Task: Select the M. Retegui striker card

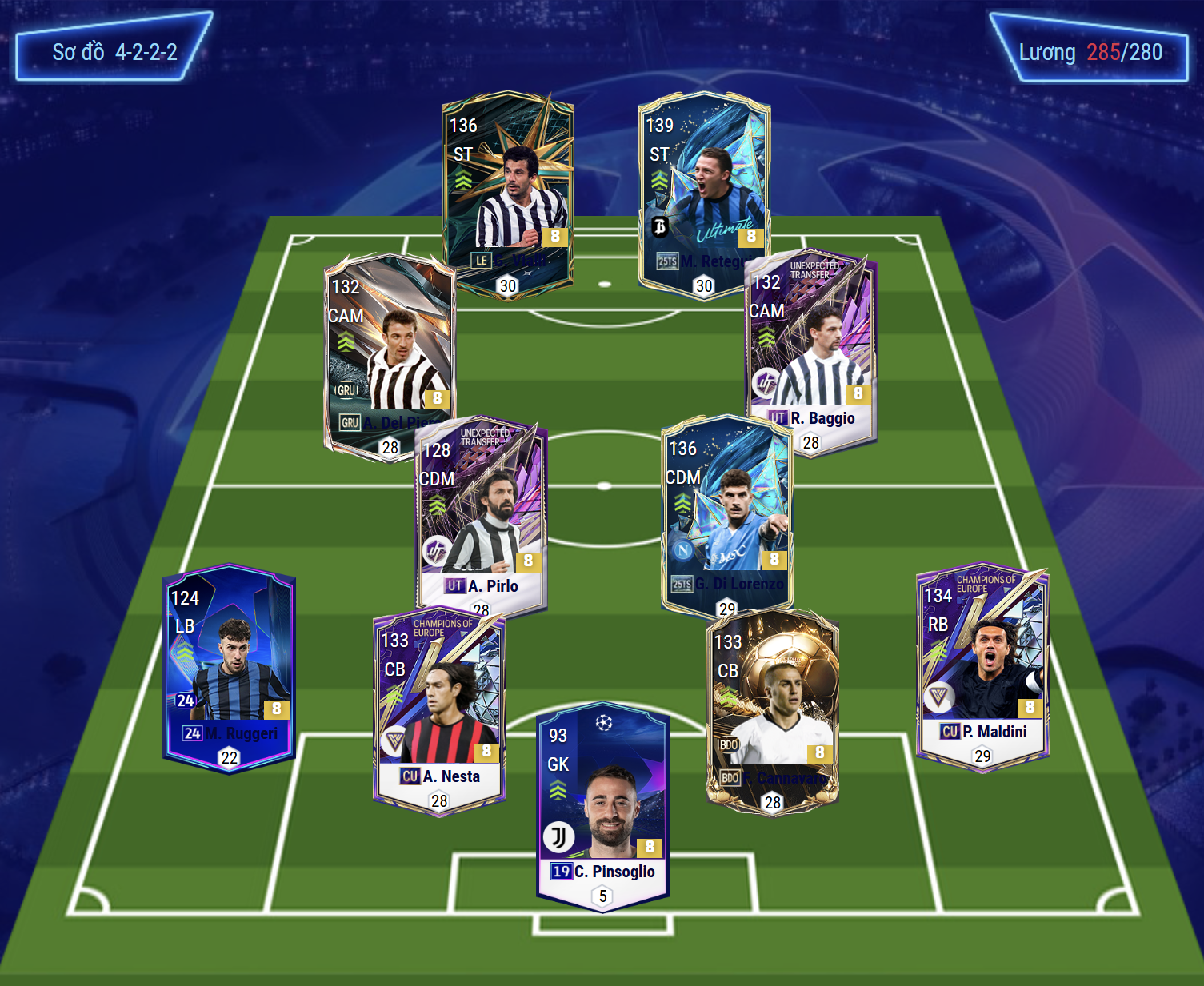Action: [703, 192]
